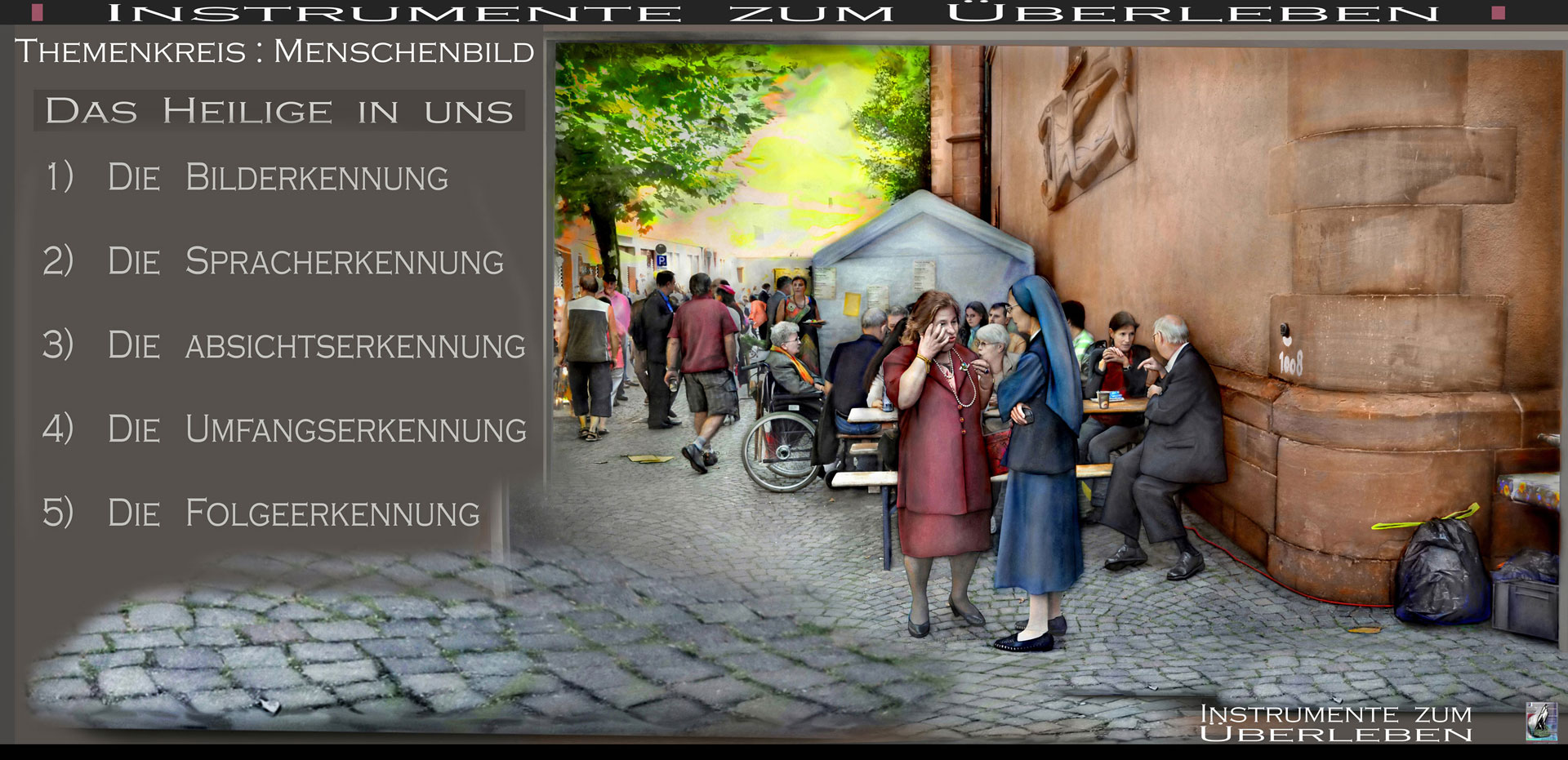
Task: Click the Themenkreis: Menschenbild title
Action: coord(274,52)
